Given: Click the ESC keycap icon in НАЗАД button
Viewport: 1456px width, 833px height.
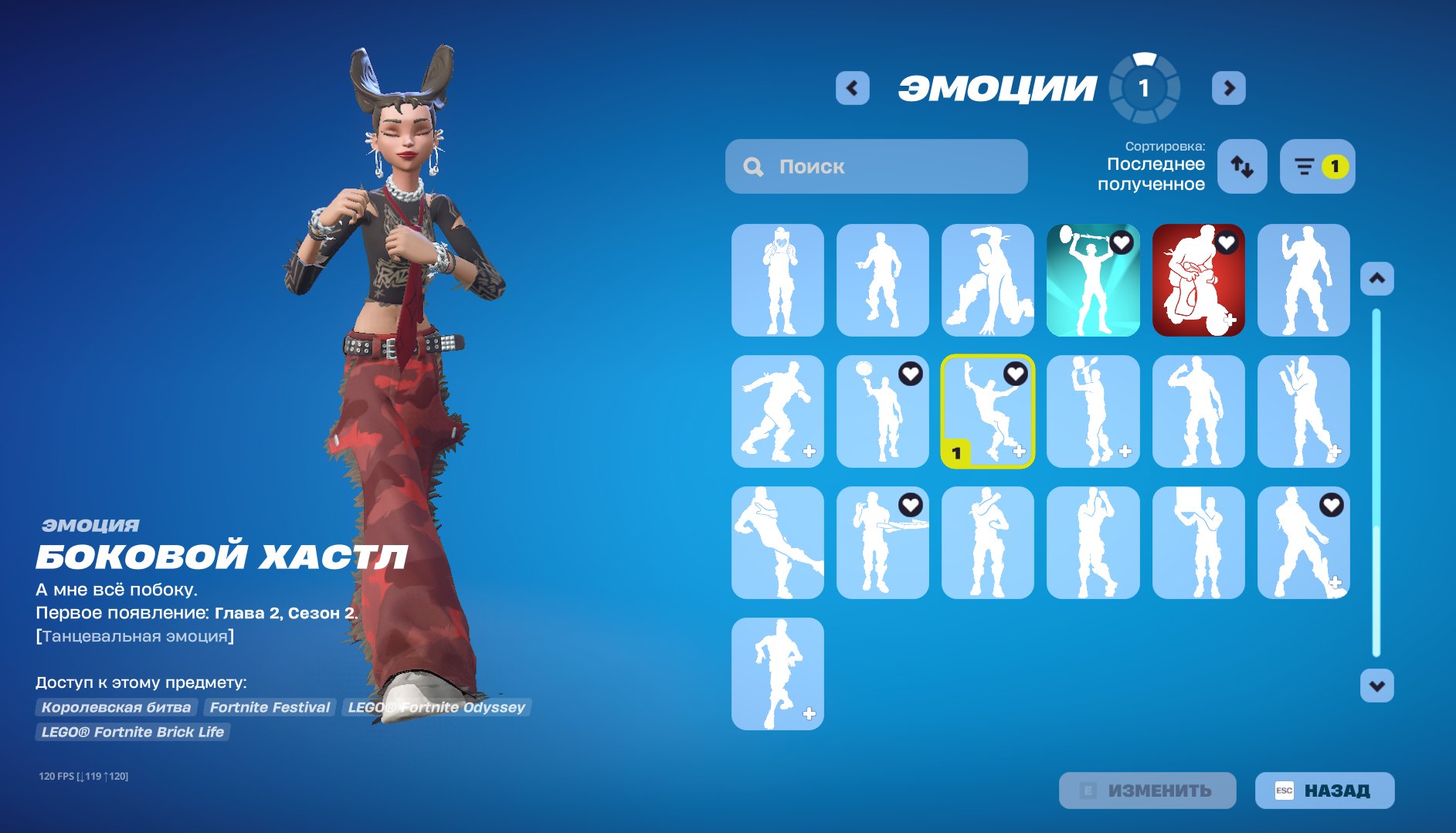Looking at the screenshot, I should click(x=1284, y=790).
